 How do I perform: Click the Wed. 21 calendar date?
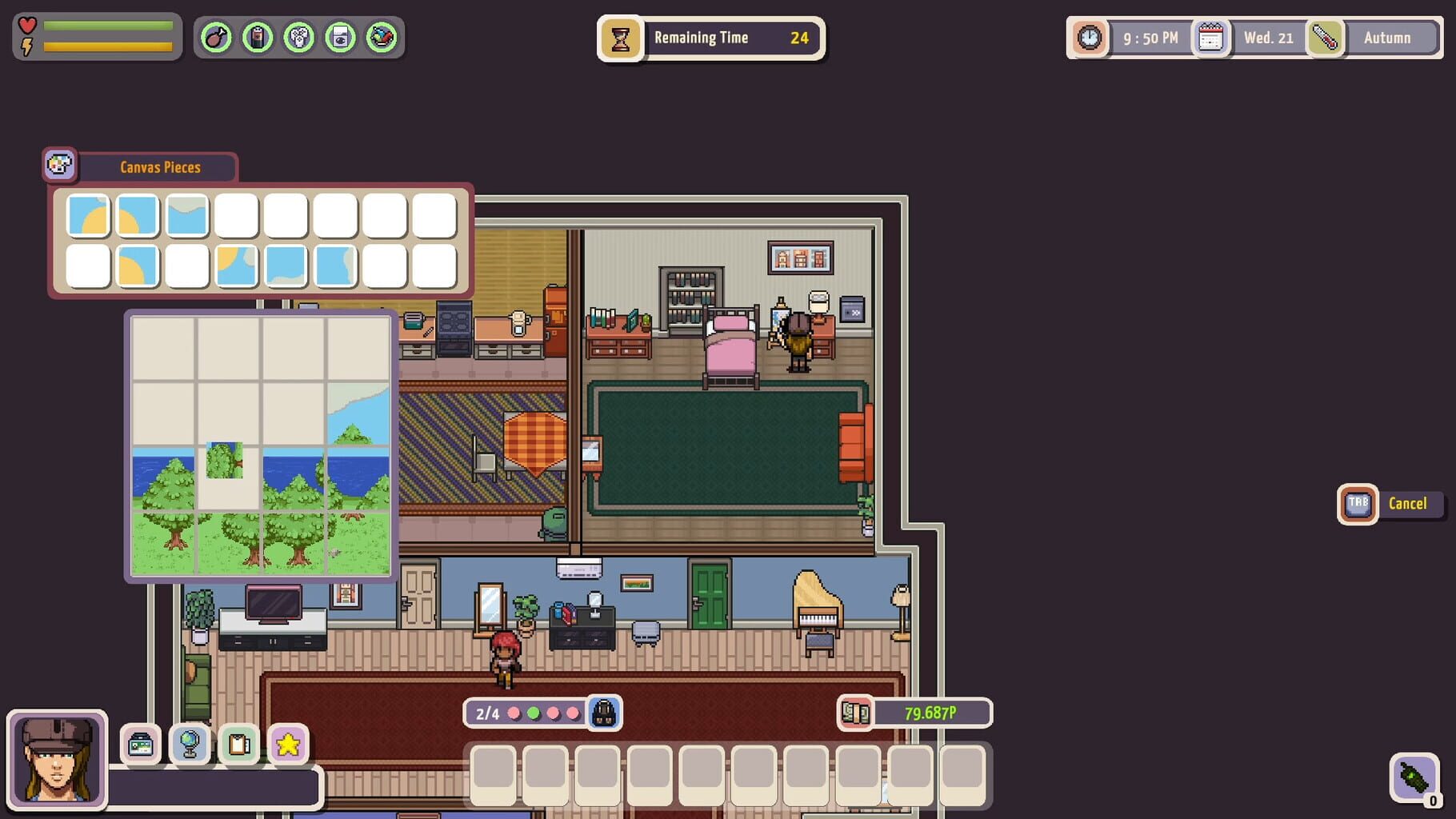[1268, 38]
